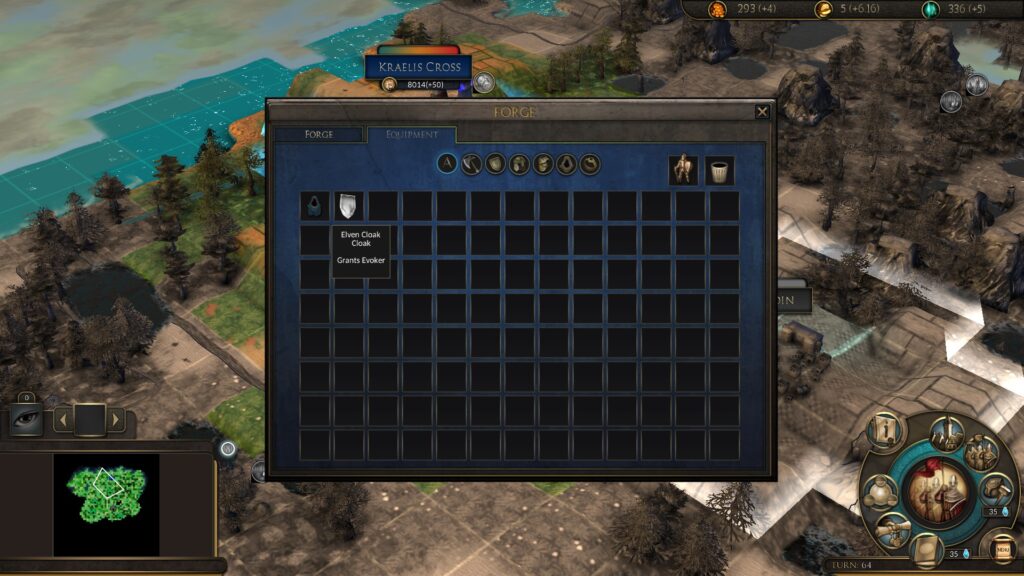Image resolution: width=1024 pixels, height=576 pixels.
Task: Open the Menu scroll button
Action: pyautogui.click(x=1001, y=548)
